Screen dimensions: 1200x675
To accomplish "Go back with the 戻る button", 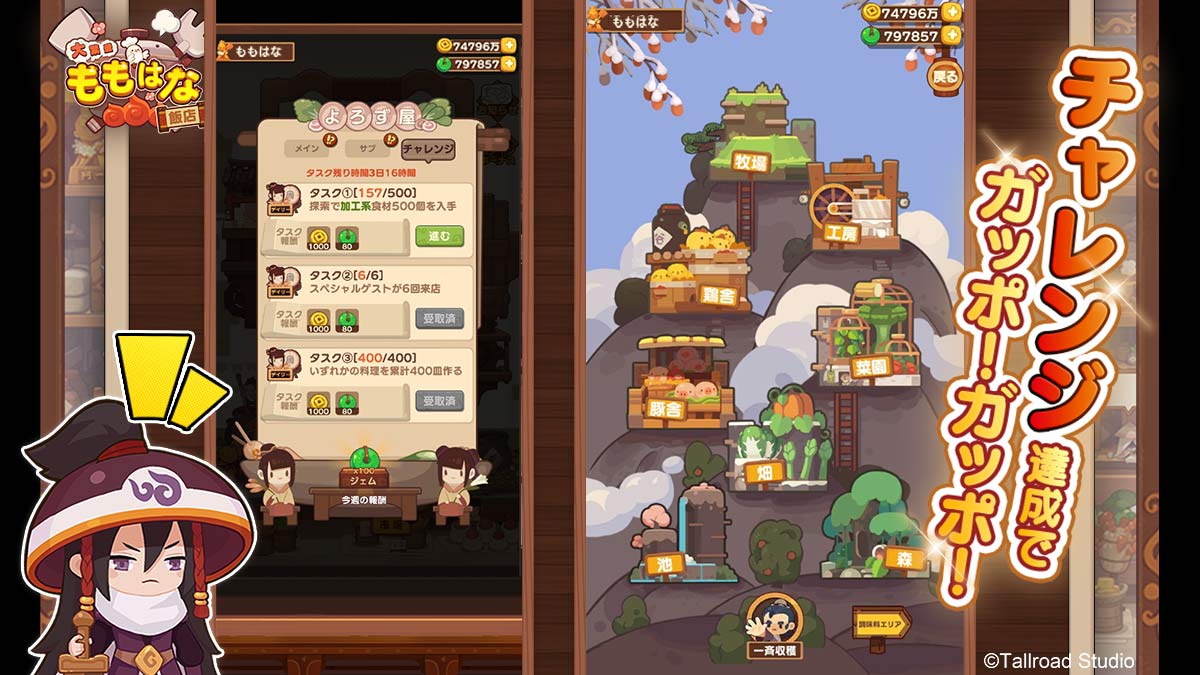I will coord(944,76).
